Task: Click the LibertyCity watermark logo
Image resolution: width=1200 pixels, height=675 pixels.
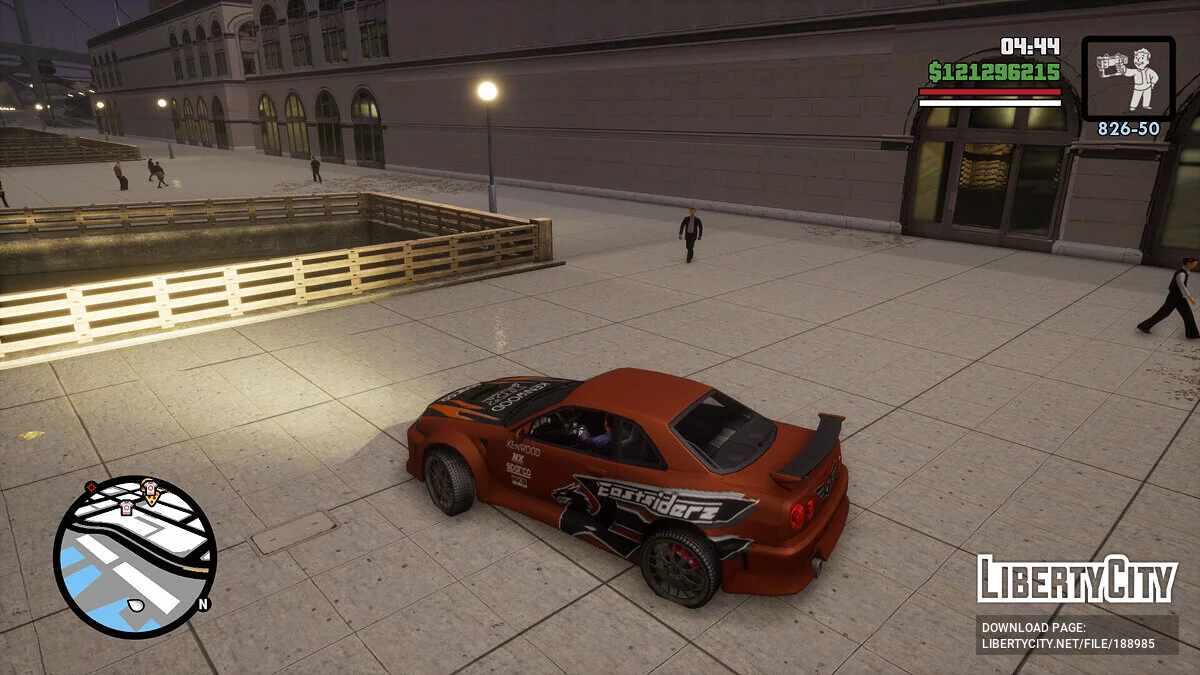Action: (1076, 580)
